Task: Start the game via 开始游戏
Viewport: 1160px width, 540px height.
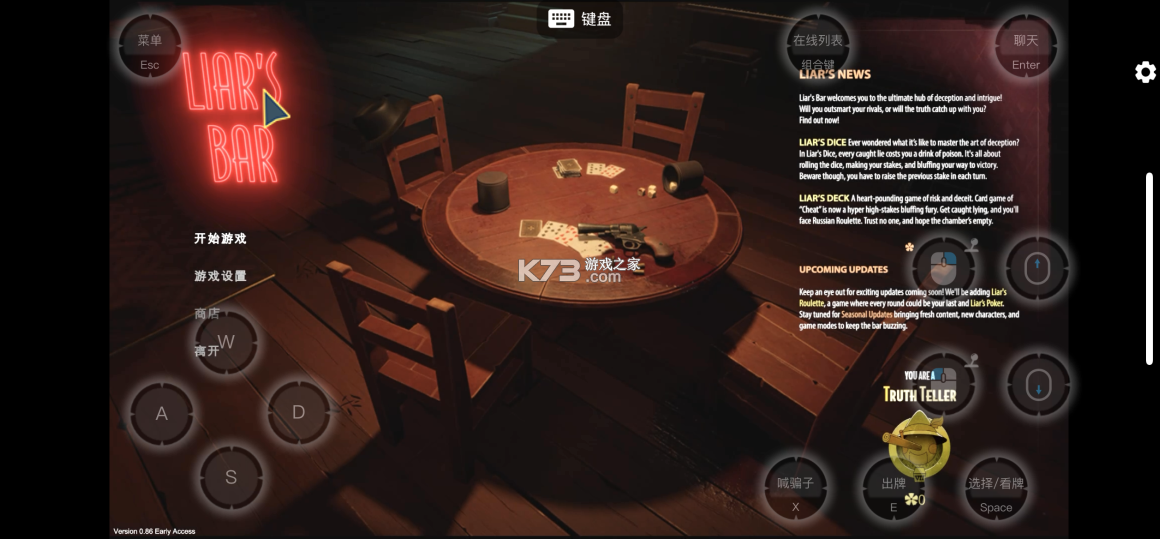Action: 220,239
